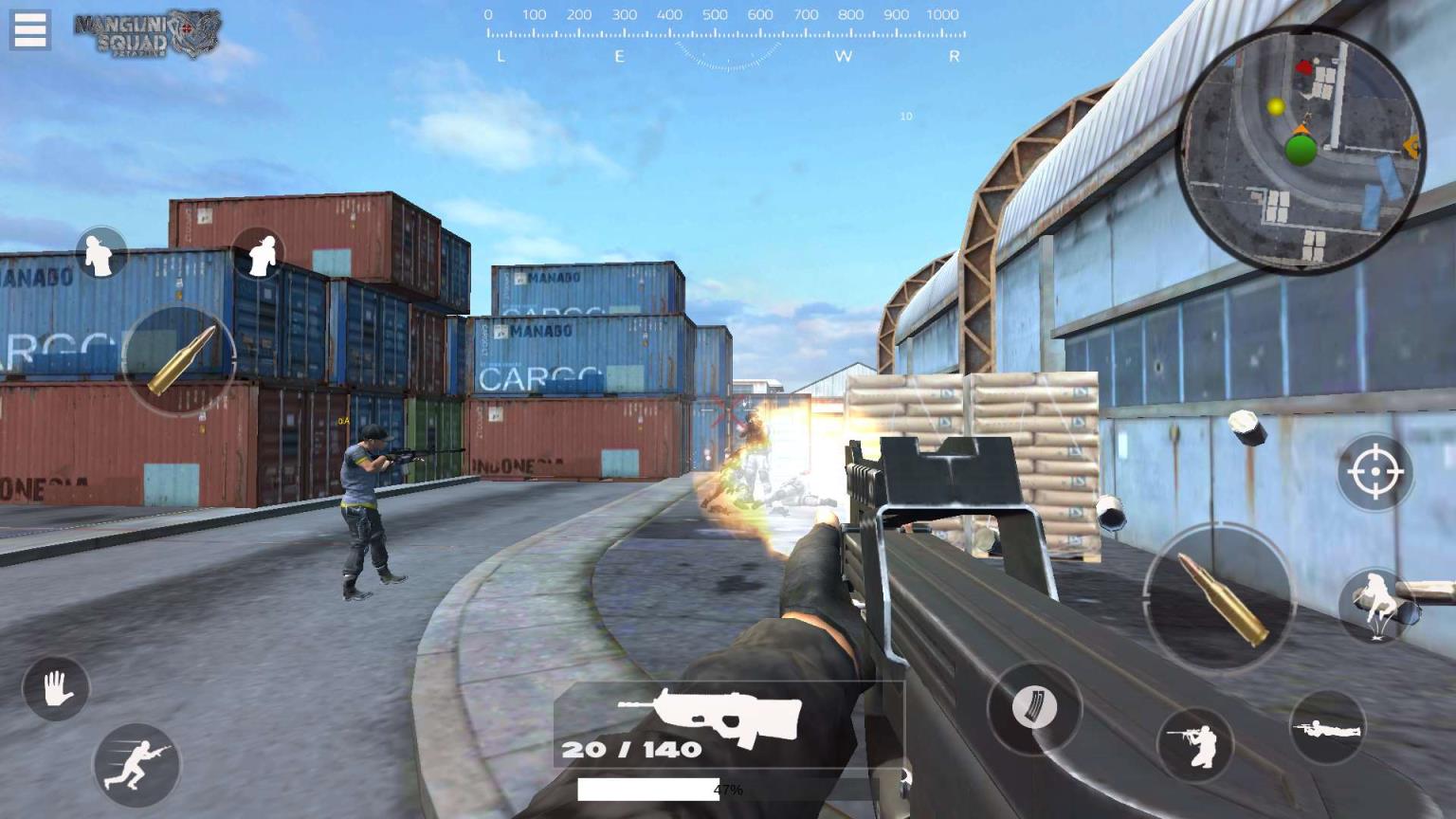Switch weapon via the rifle silhouette panel
Screen dimensions: 1456x819
709,724
